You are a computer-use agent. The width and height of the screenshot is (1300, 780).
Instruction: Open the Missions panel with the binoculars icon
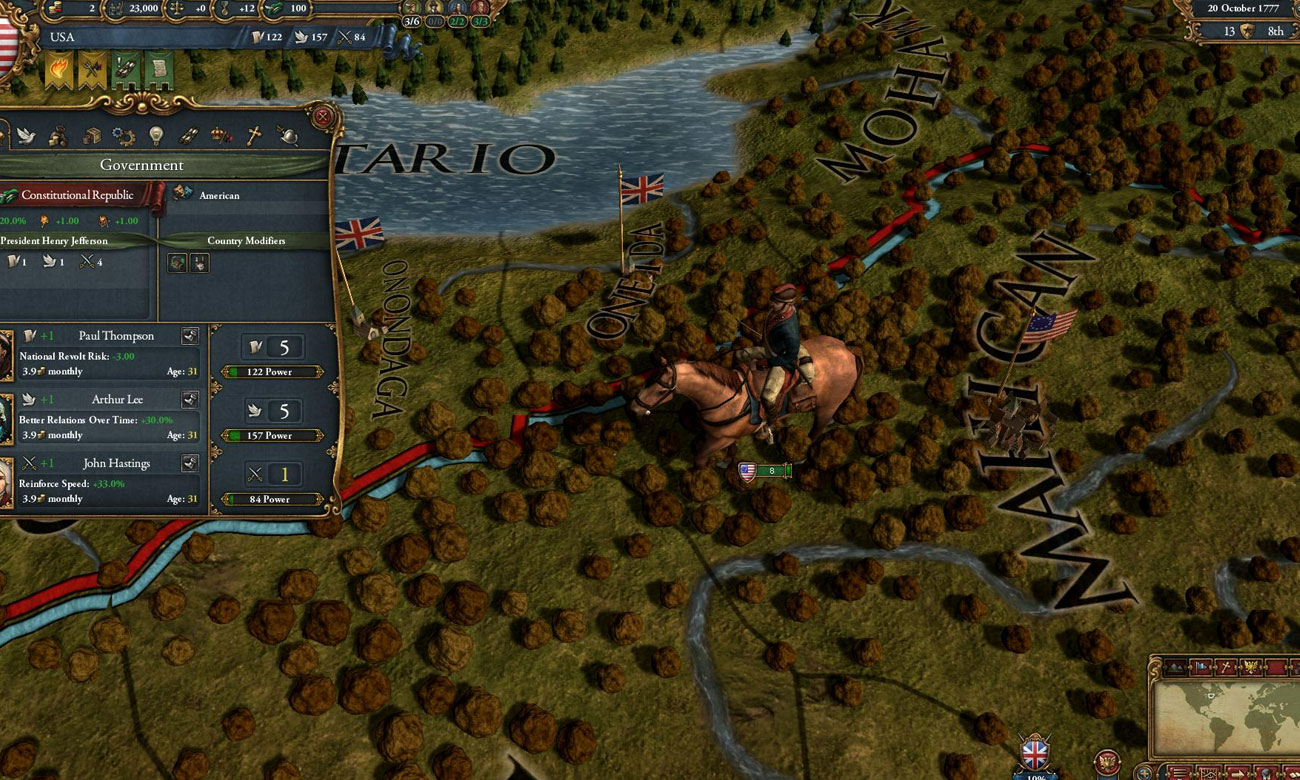(x=190, y=135)
